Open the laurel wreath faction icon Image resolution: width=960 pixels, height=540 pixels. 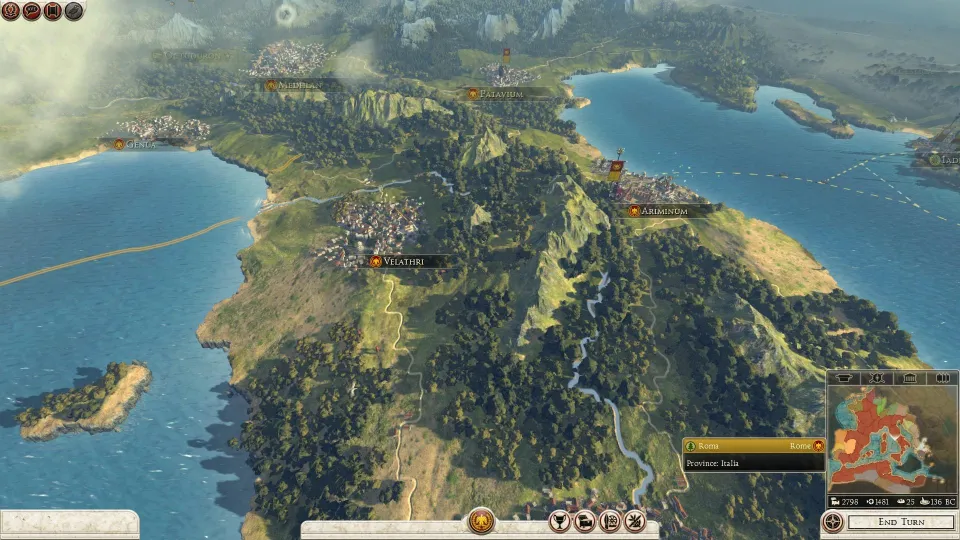point(11,11)
